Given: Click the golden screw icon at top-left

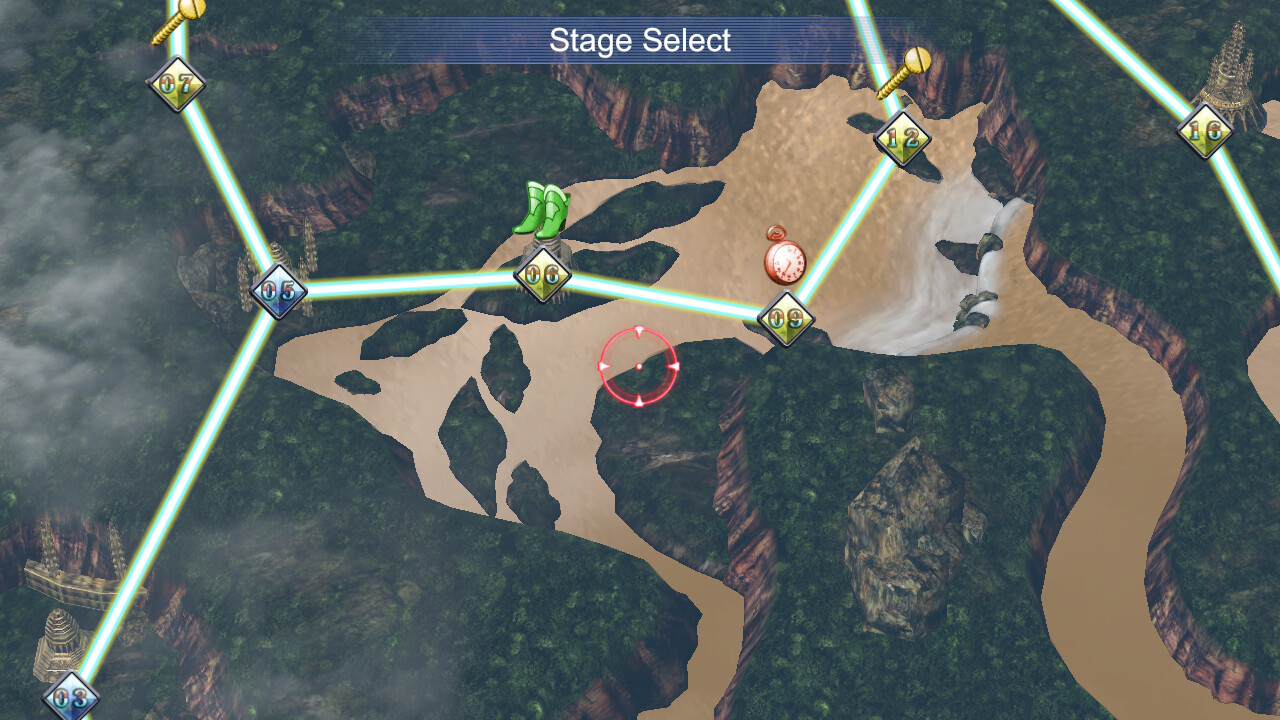Looking at the screenshot, I should [x=180, y=20].
